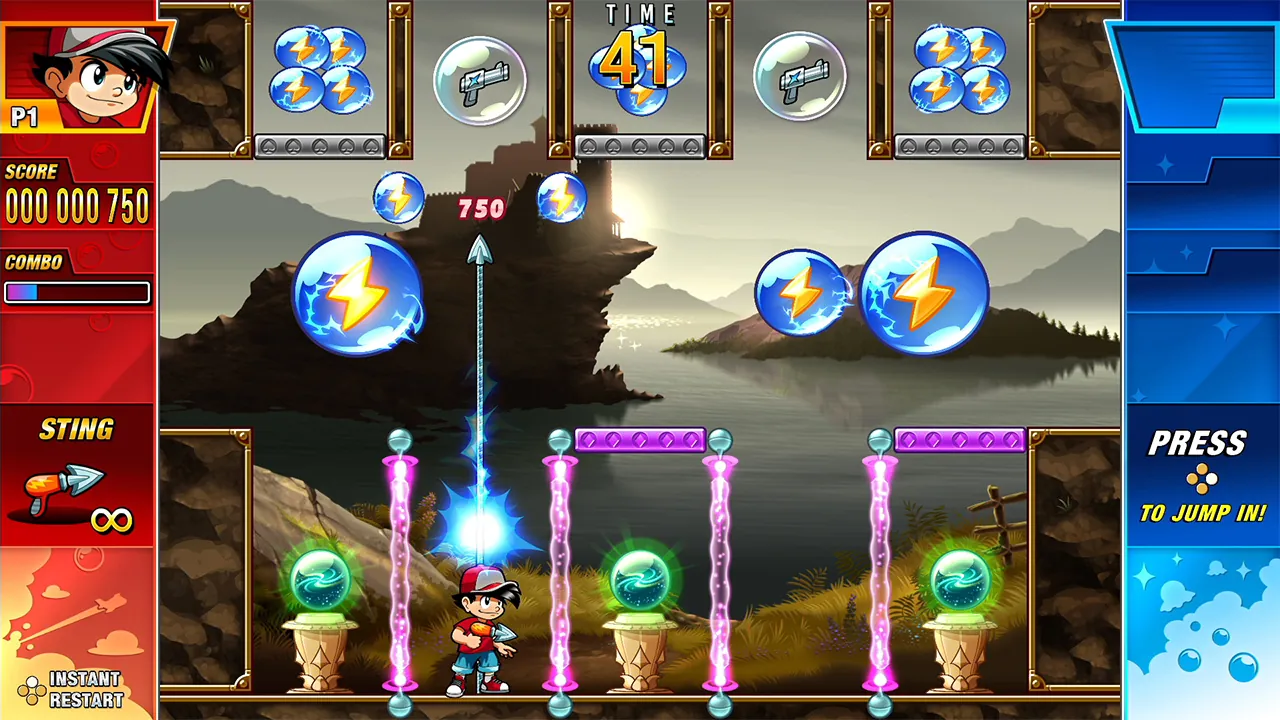Click the purple chain bar above the center barrier
Viewport: 1280px width, 720px height.
(x=640, y=438)
